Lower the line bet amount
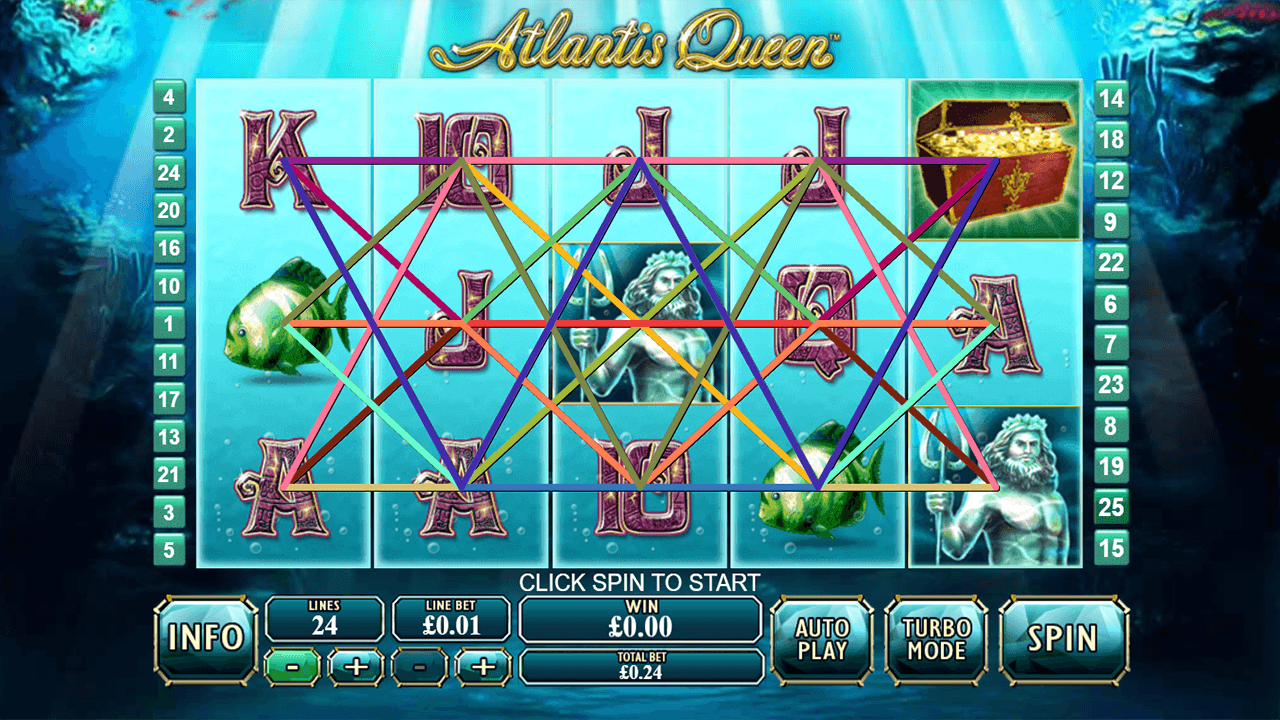Screen dimensions: 1280x720 (421, 666)
